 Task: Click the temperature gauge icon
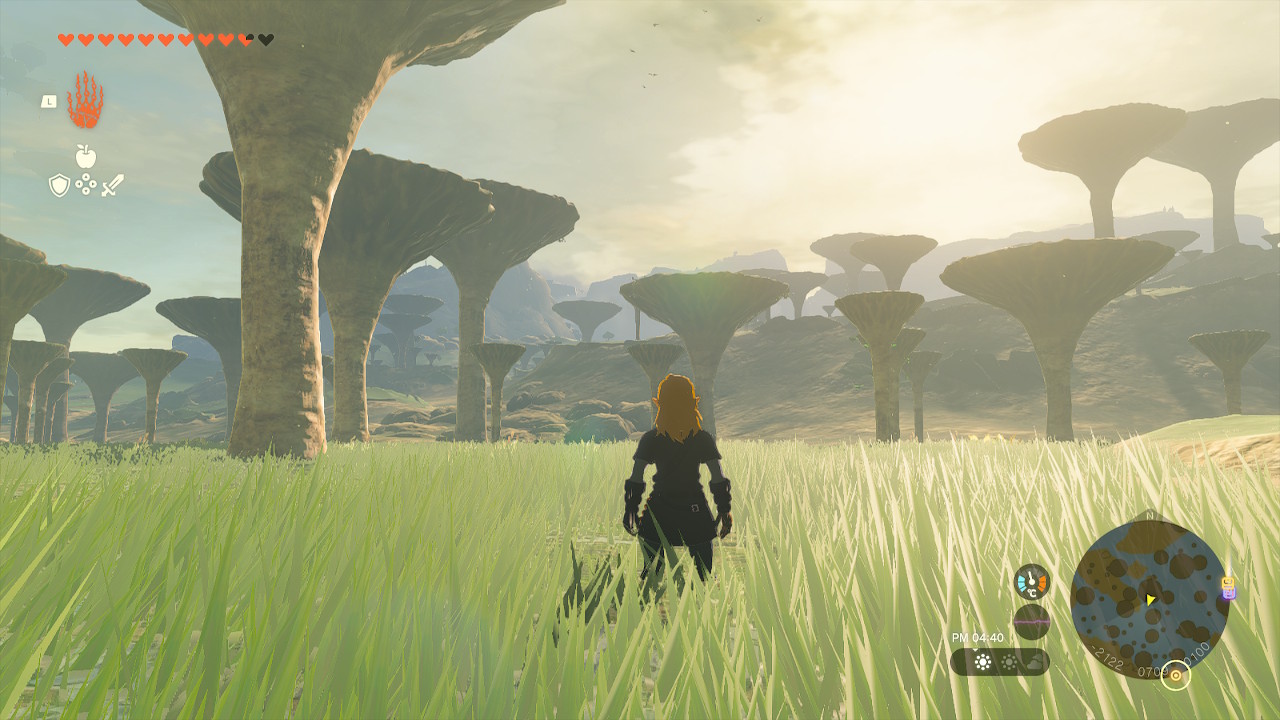coord(1031,581)
